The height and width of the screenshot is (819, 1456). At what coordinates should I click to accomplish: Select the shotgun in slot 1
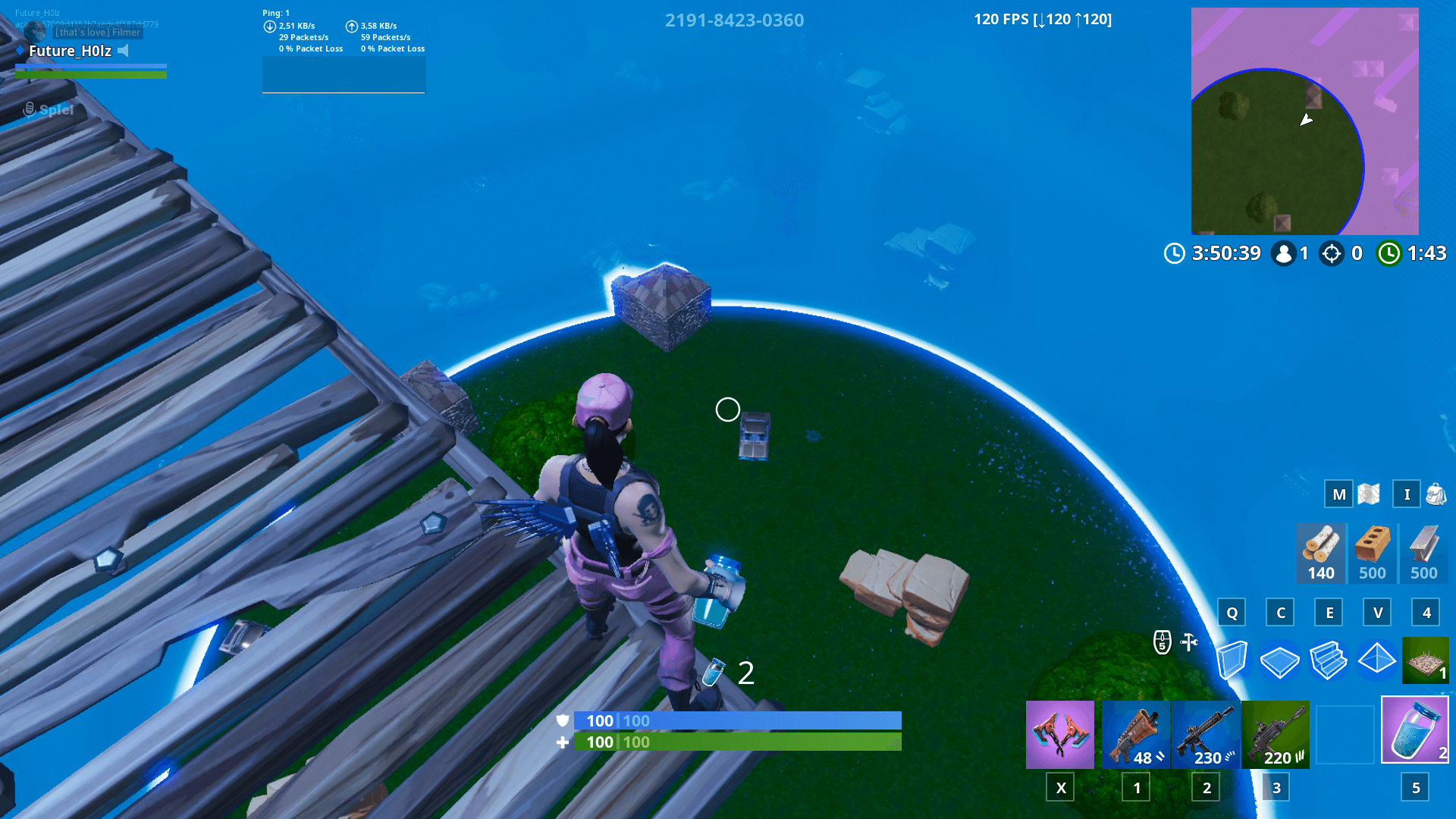1135,734
